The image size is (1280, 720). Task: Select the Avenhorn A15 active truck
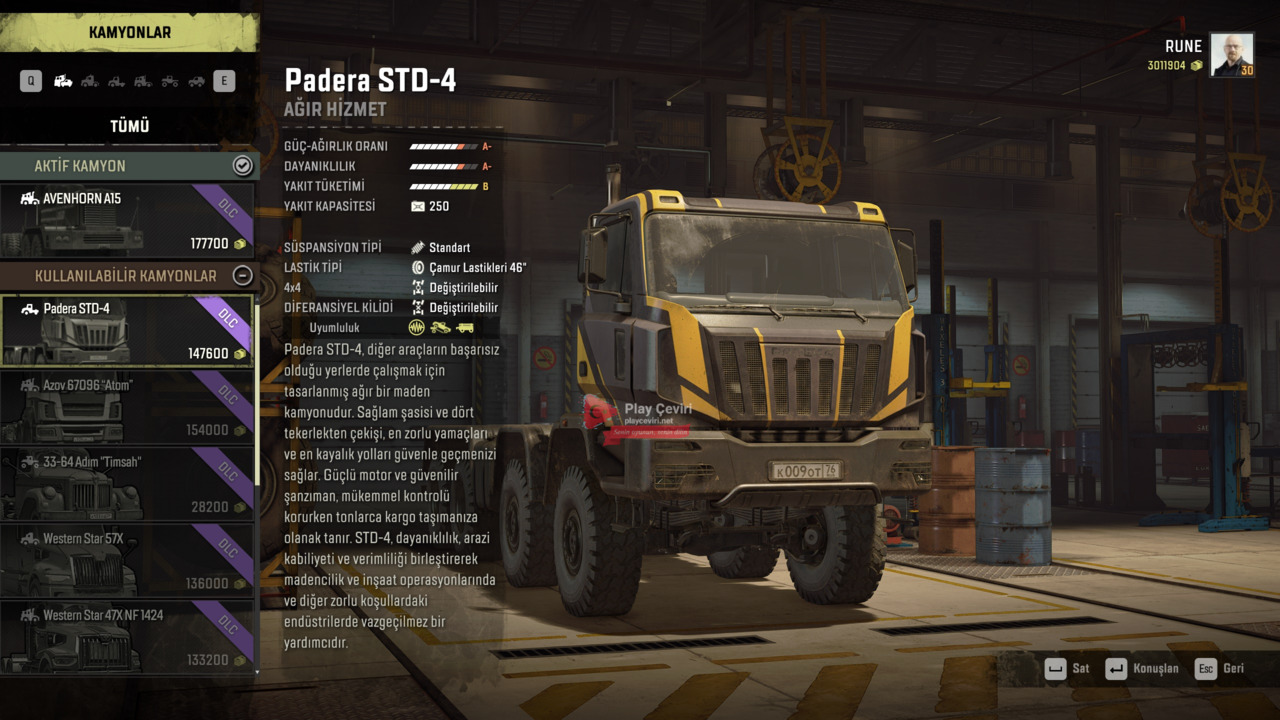pyautogui.click(x=127, y=220)
